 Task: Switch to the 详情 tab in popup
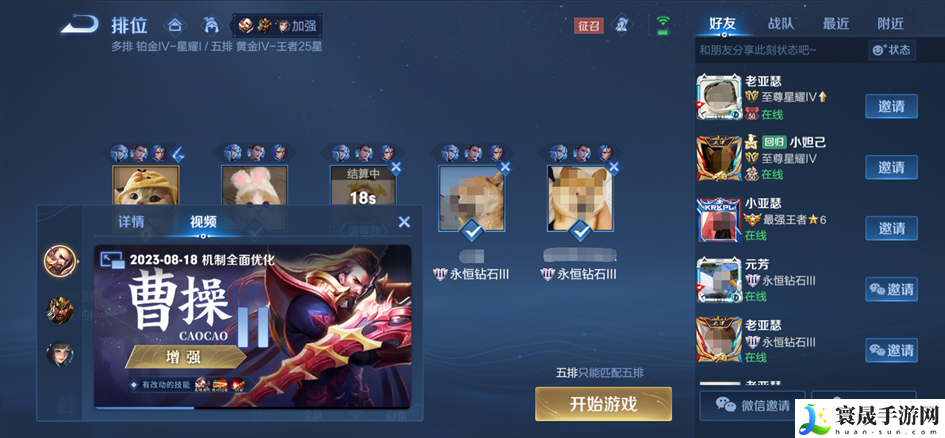131,222
